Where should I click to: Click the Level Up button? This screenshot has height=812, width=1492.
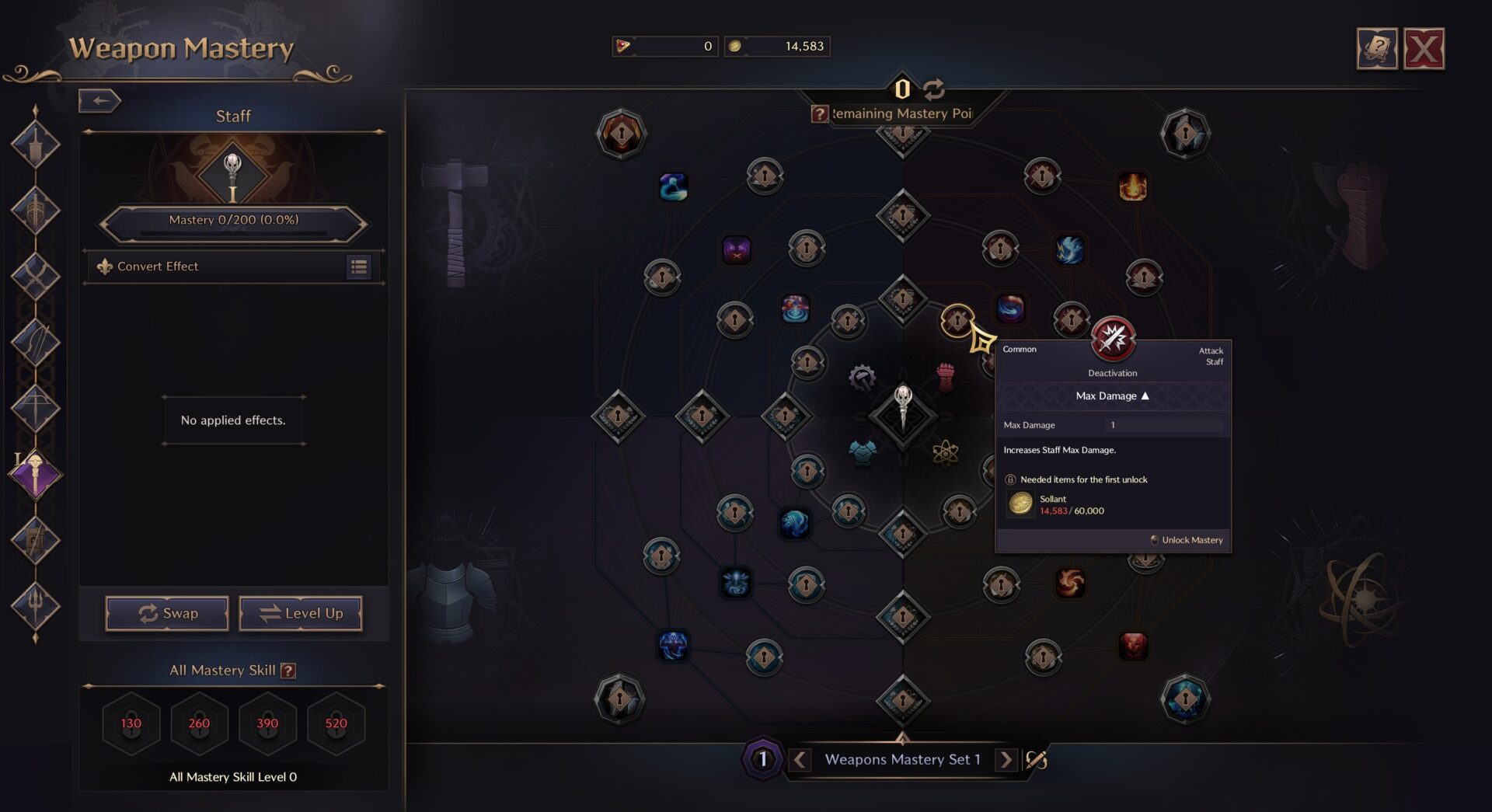tap(300, 613)
